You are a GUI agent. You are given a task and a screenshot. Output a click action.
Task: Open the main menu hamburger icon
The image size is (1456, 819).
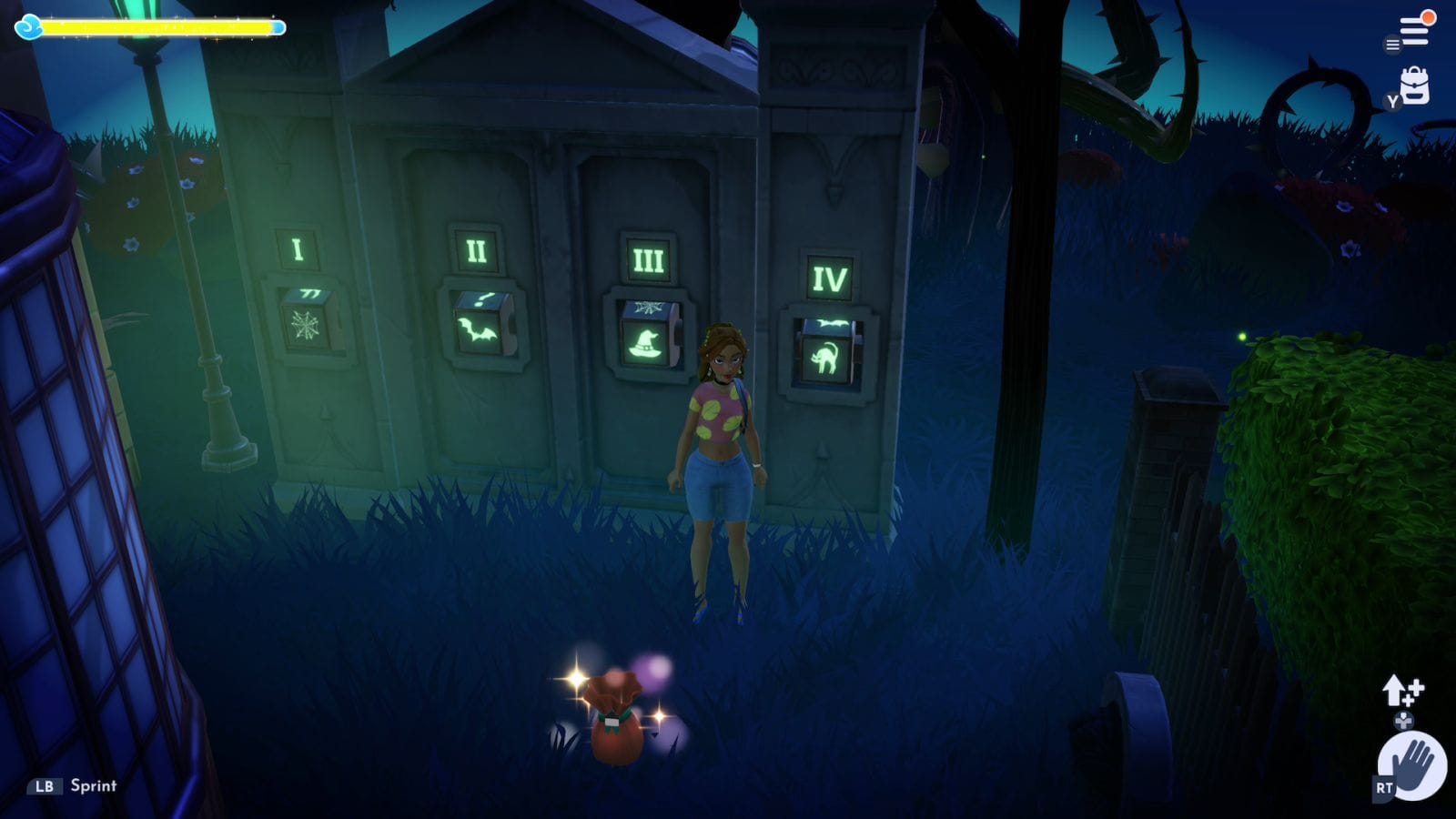(1414, 31)
